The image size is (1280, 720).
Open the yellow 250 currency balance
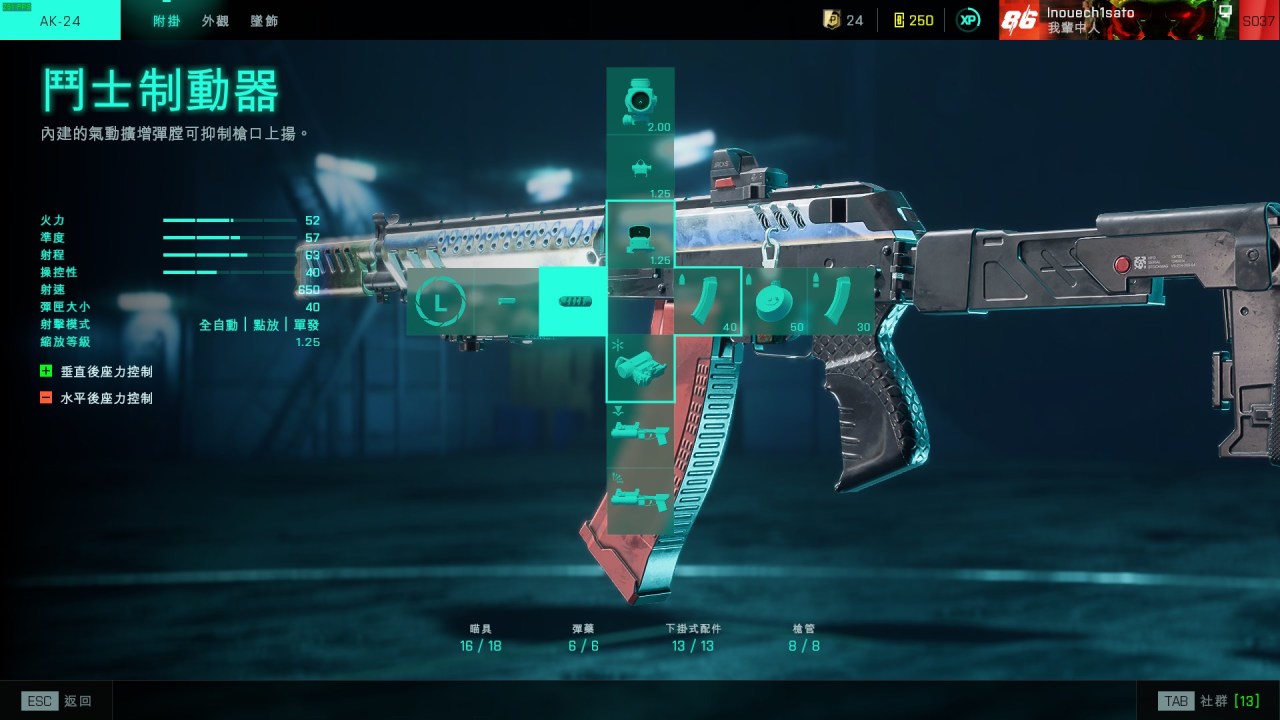pyautogui.click(x=912, y=20)
